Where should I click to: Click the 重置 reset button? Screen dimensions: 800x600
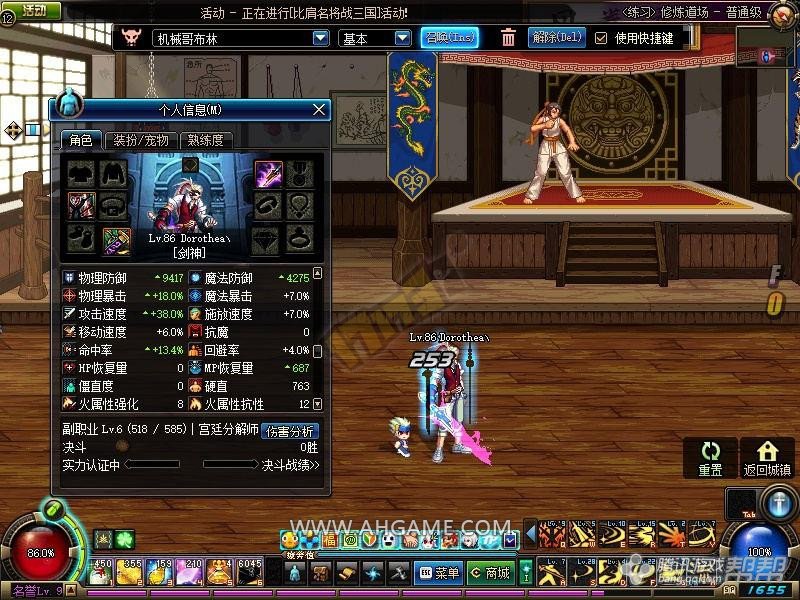click(710, 459)
